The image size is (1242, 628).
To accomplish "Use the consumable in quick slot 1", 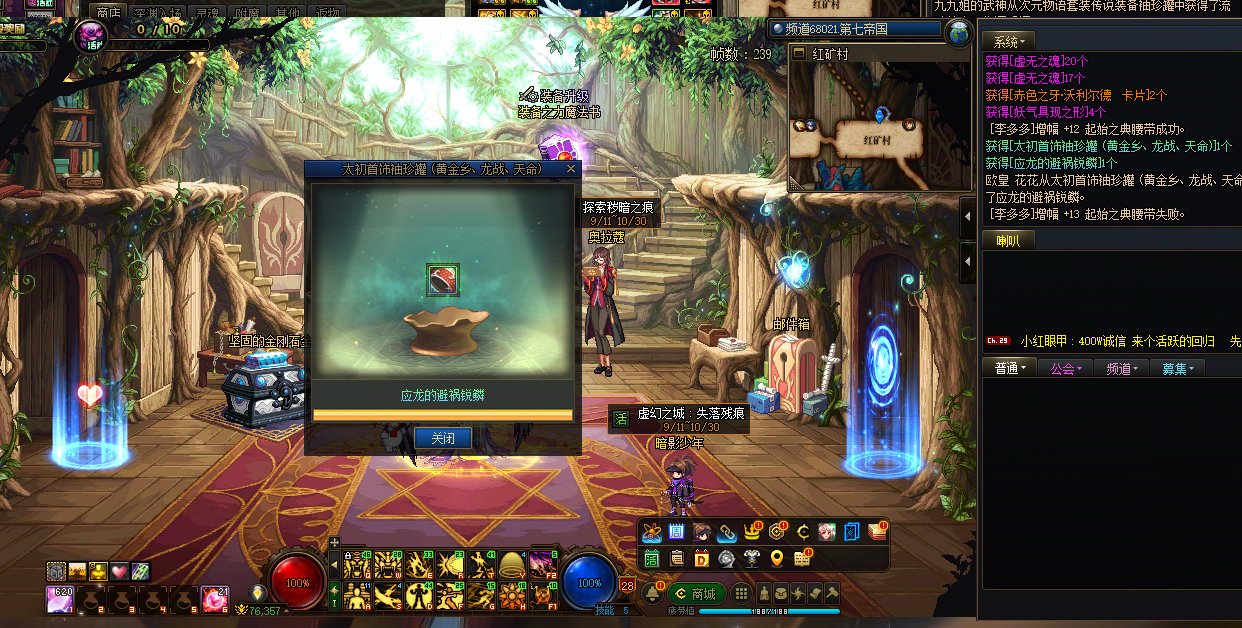I will point(59,600).
